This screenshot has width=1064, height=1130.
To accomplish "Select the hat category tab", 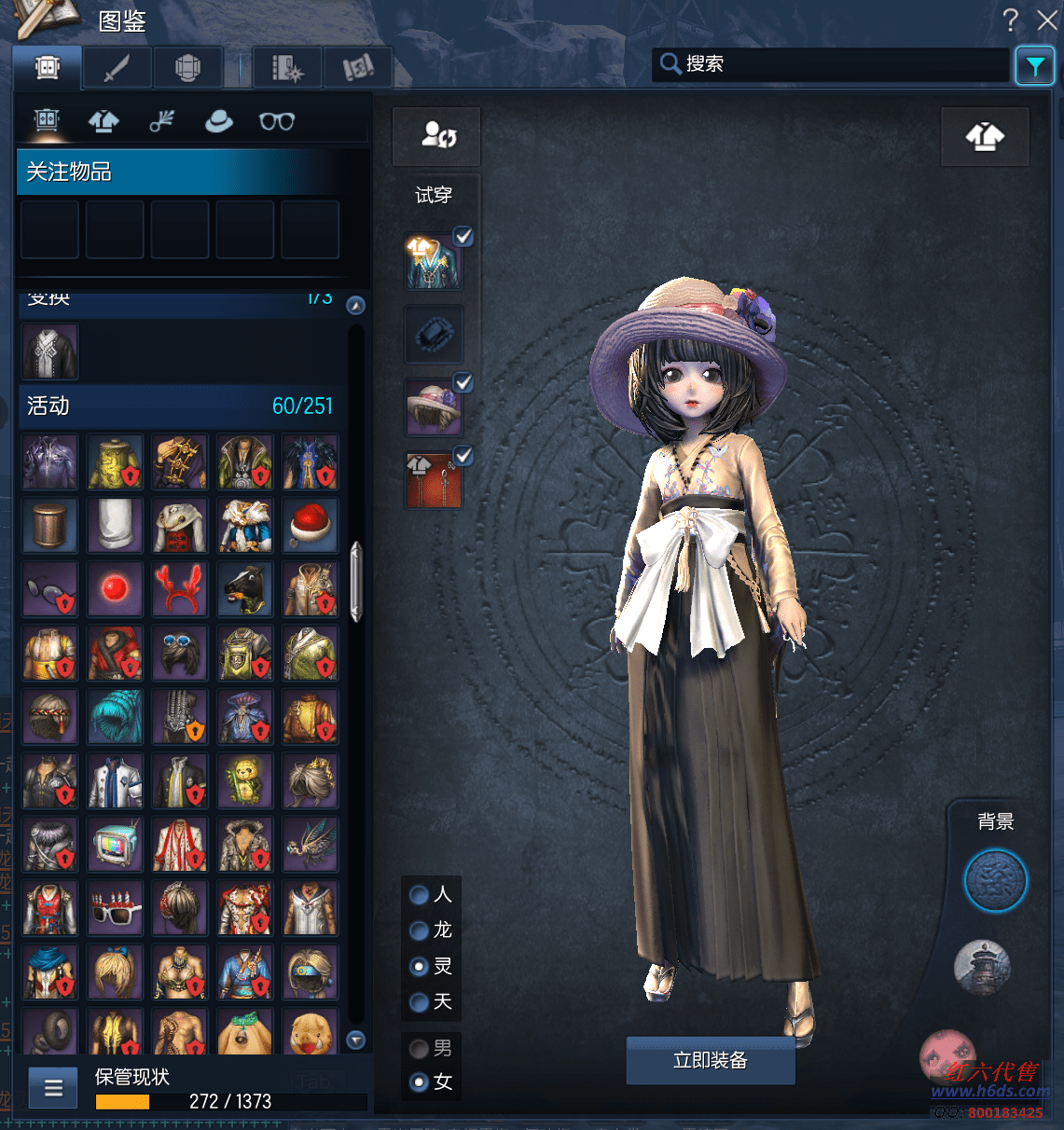I will (x=219, y=121).
